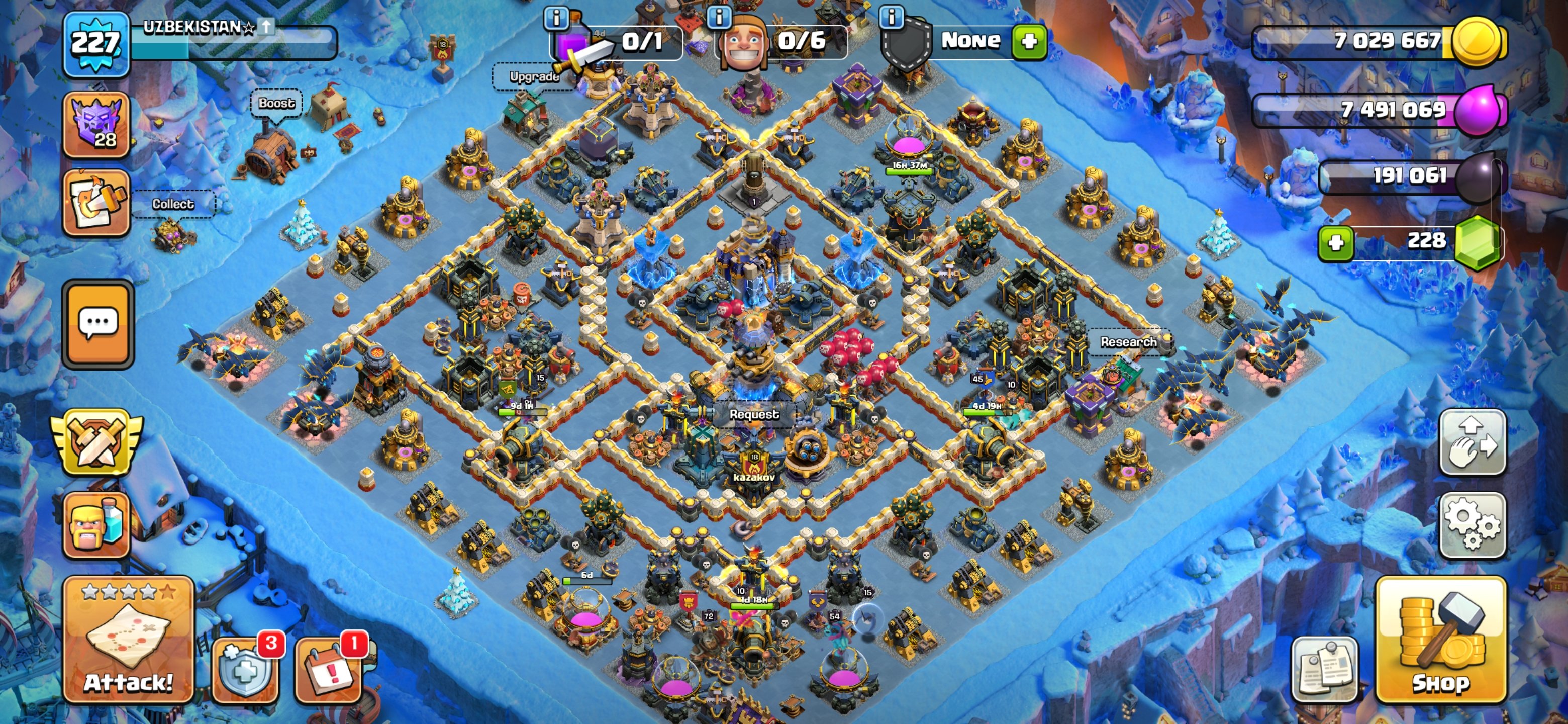Tap the Research bubble on the laboratory
1568x724 pixels.
1128,342
